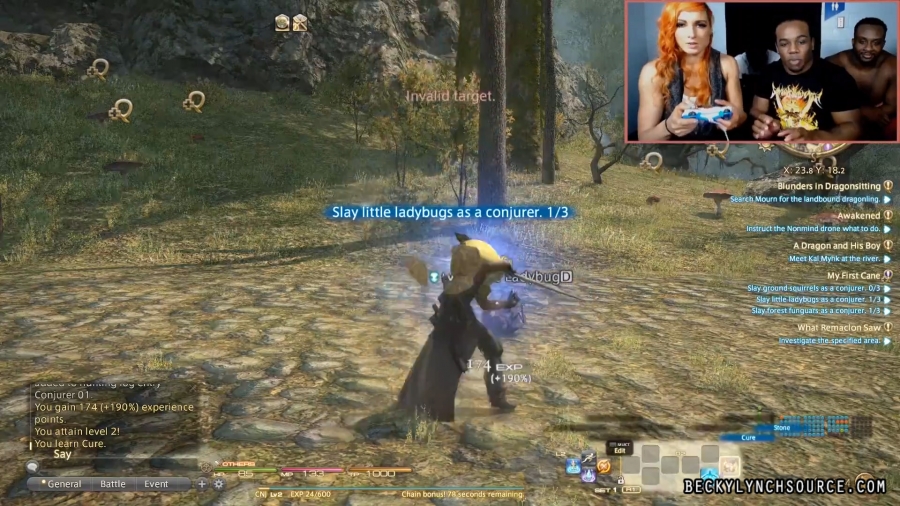Click the slay forest funguars objective

(x=815, y=310)
